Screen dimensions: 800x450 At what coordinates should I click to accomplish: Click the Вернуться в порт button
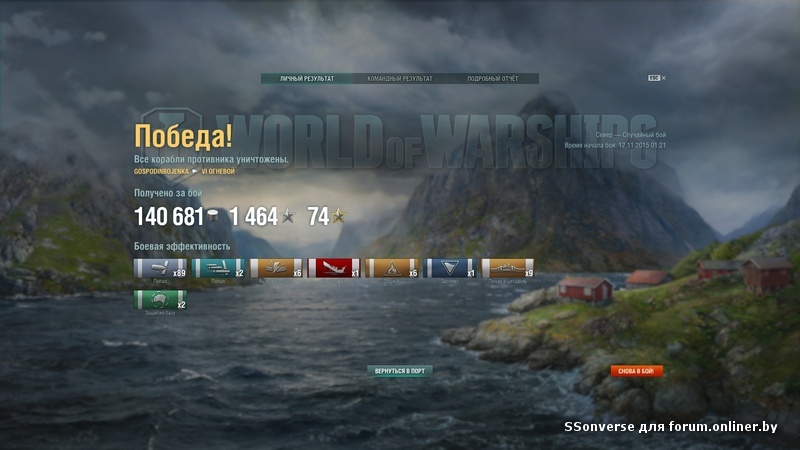[400, 370]
